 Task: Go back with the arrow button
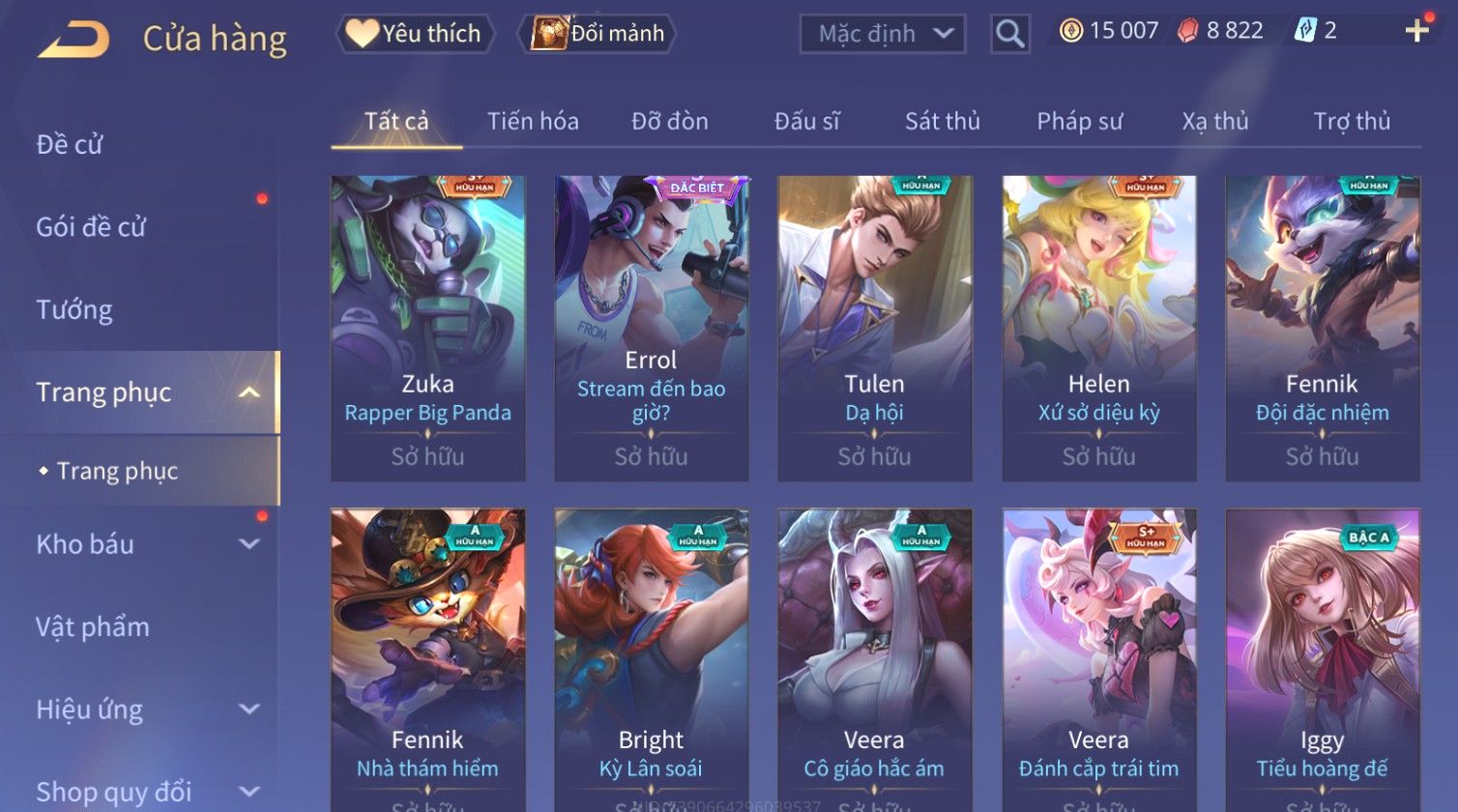pos(73,40)
